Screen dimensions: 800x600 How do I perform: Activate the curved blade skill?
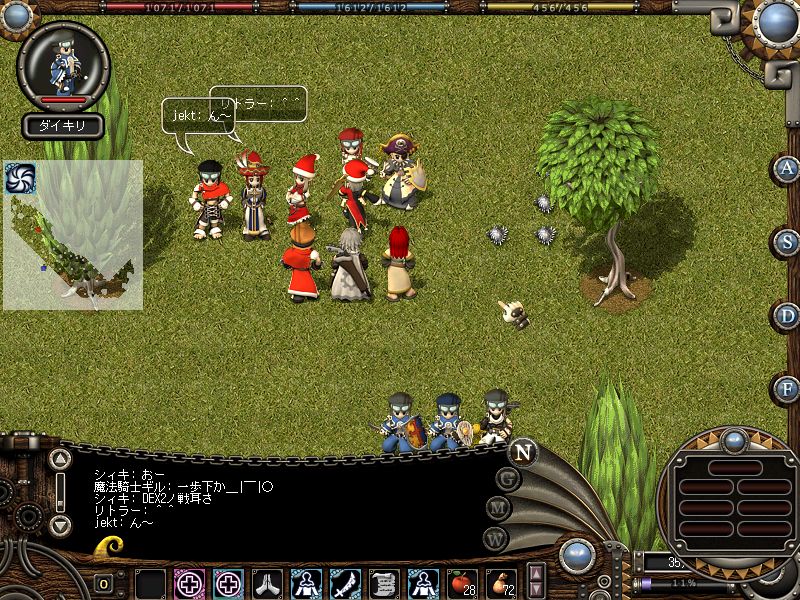pos(345,581)
